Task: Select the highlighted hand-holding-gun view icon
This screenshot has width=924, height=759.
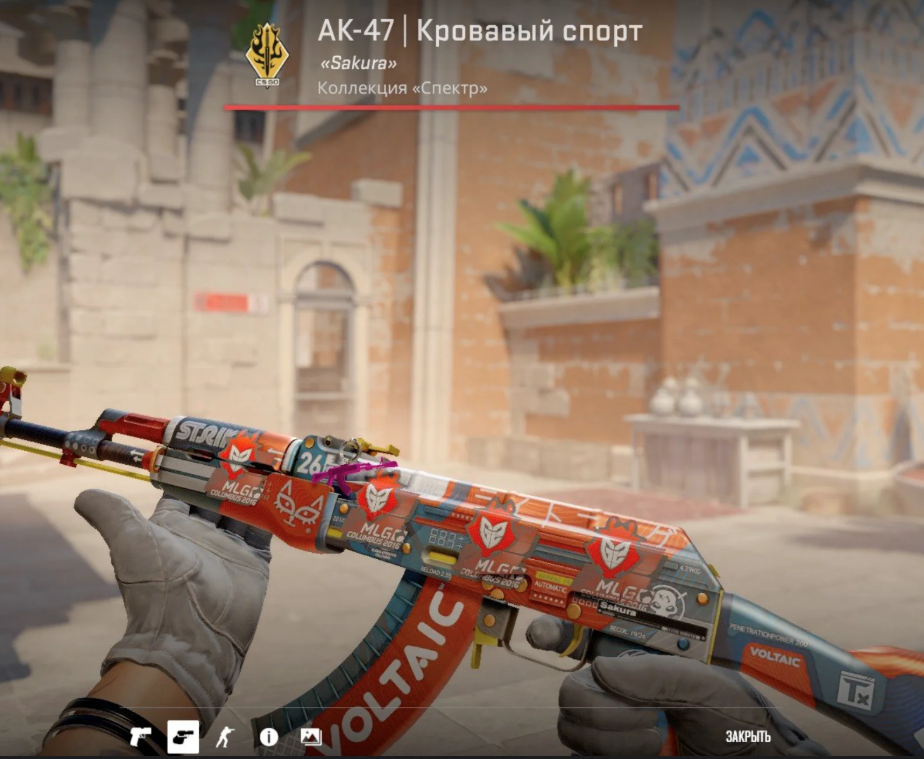Action: click(183, 737)
